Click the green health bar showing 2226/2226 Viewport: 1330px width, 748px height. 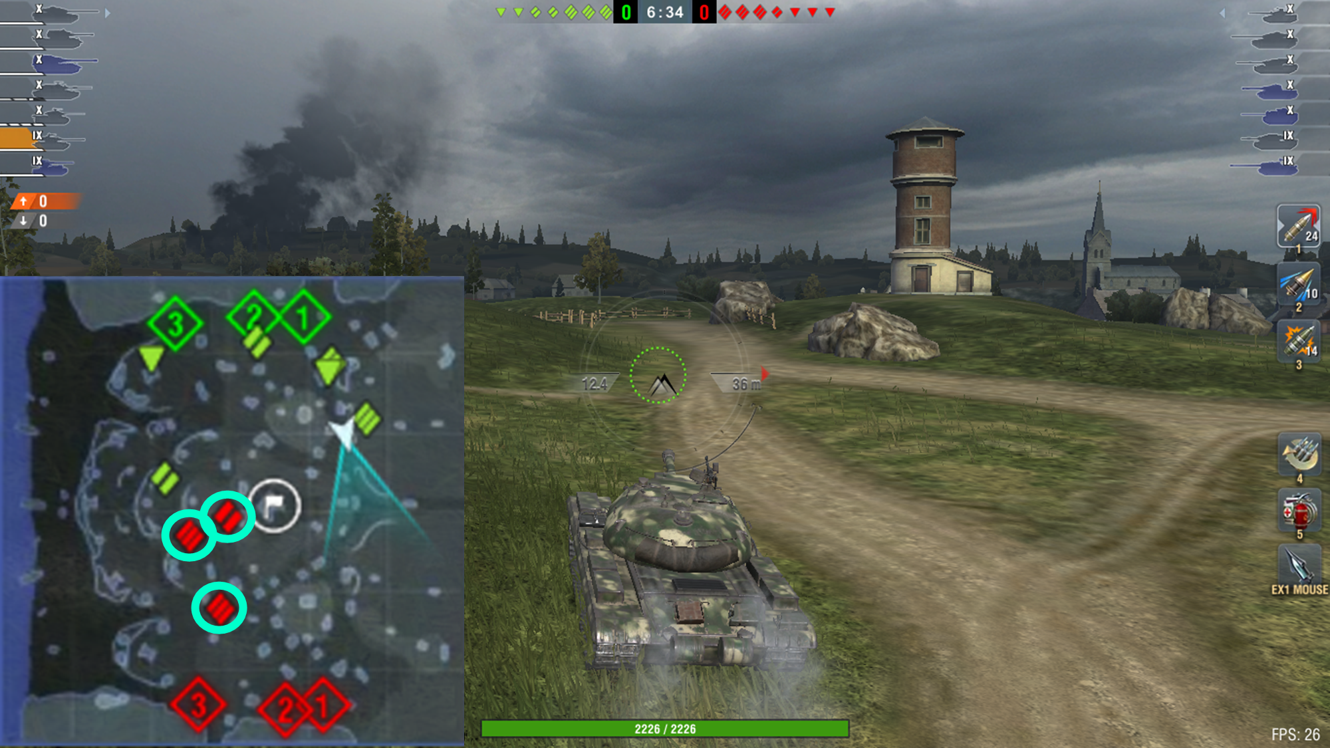pos(663,730)
